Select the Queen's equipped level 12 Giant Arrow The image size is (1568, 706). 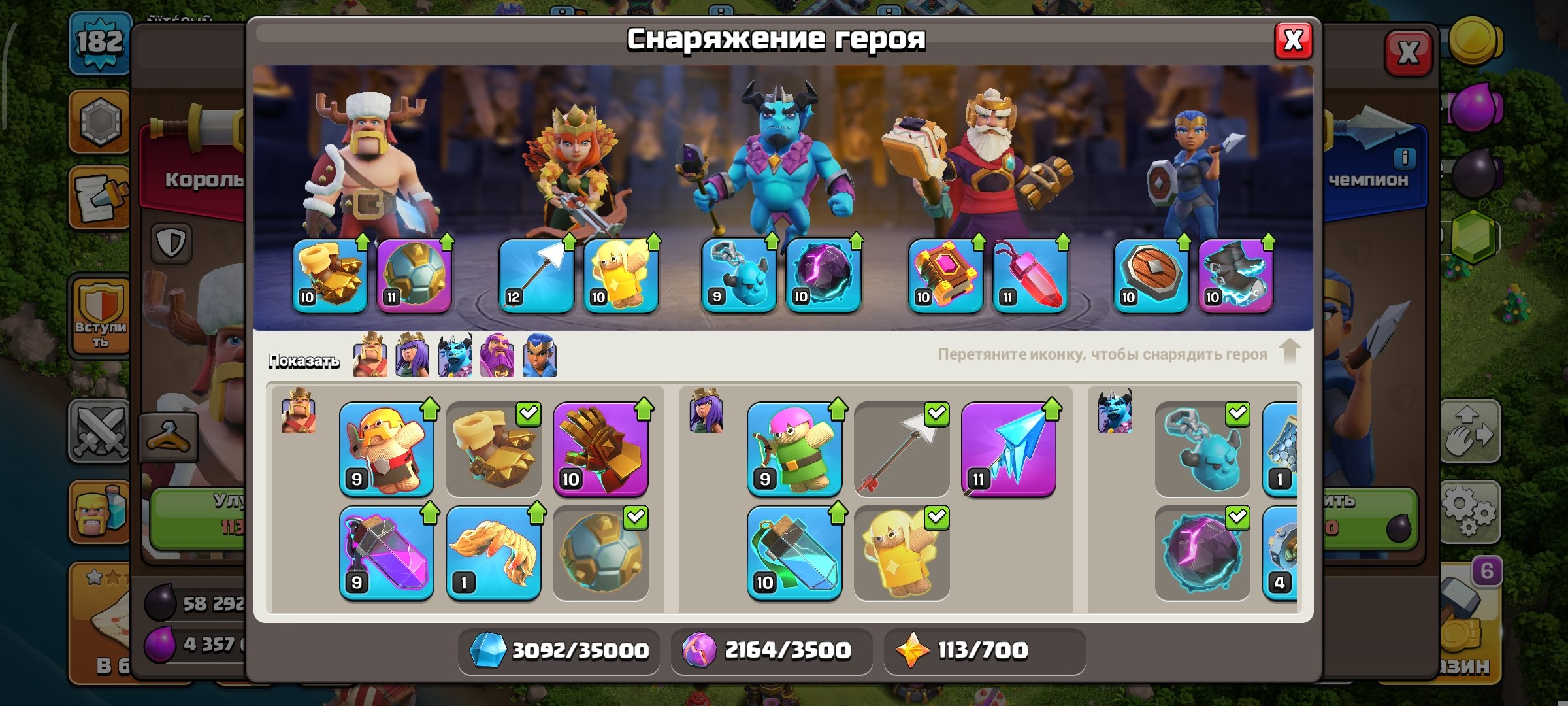536,275
